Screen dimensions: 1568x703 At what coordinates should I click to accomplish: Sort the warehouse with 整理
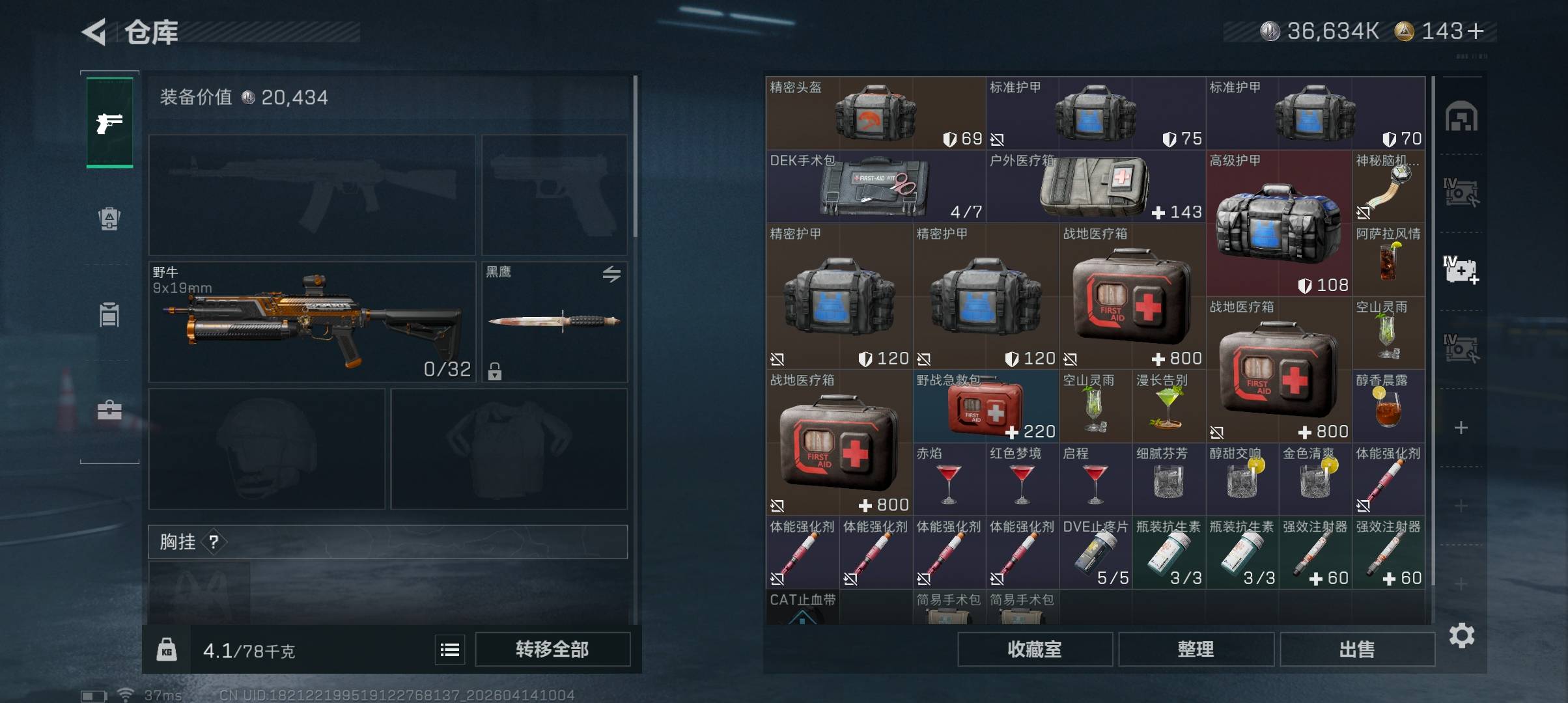point(1196,649)
